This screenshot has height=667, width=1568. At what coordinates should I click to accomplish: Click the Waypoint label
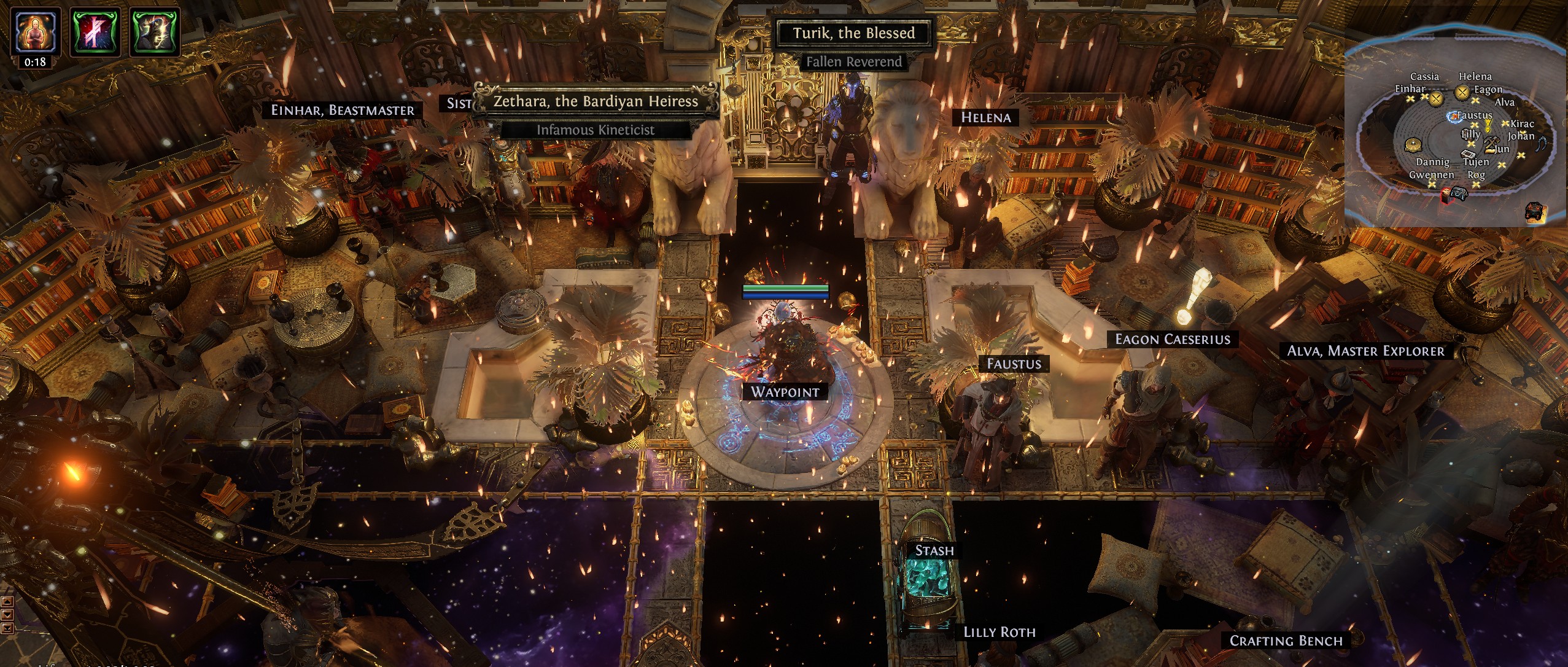tap(785, 392)
